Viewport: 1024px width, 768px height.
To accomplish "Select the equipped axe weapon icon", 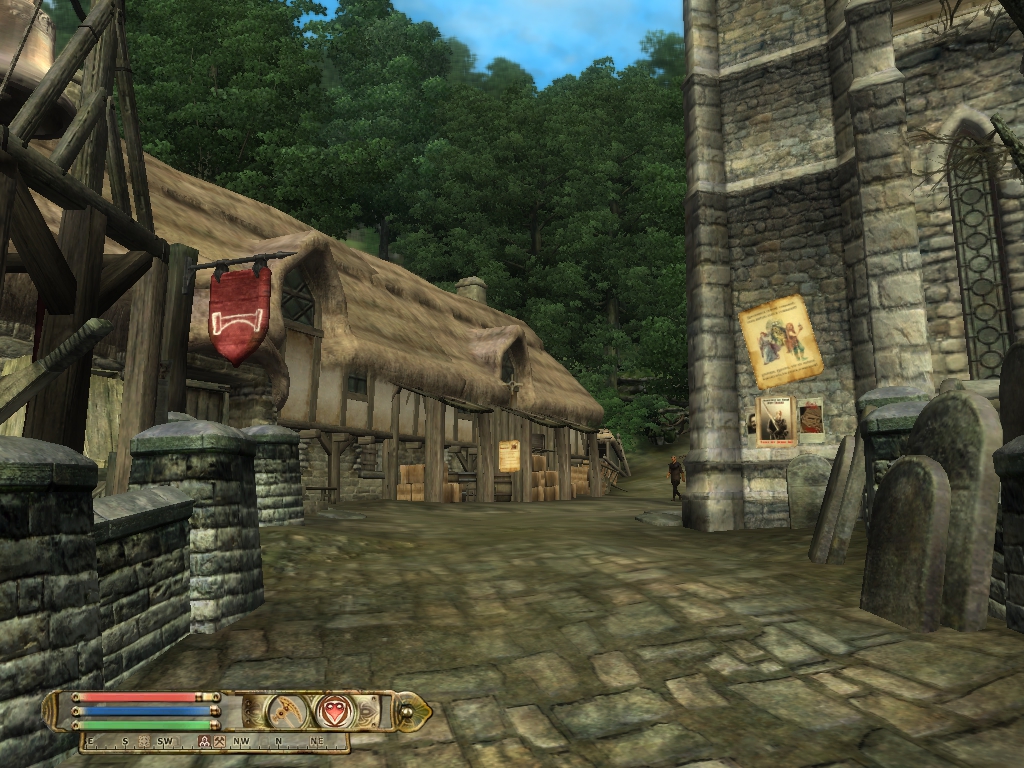I will pyautogui.click(x=287, y=711).
